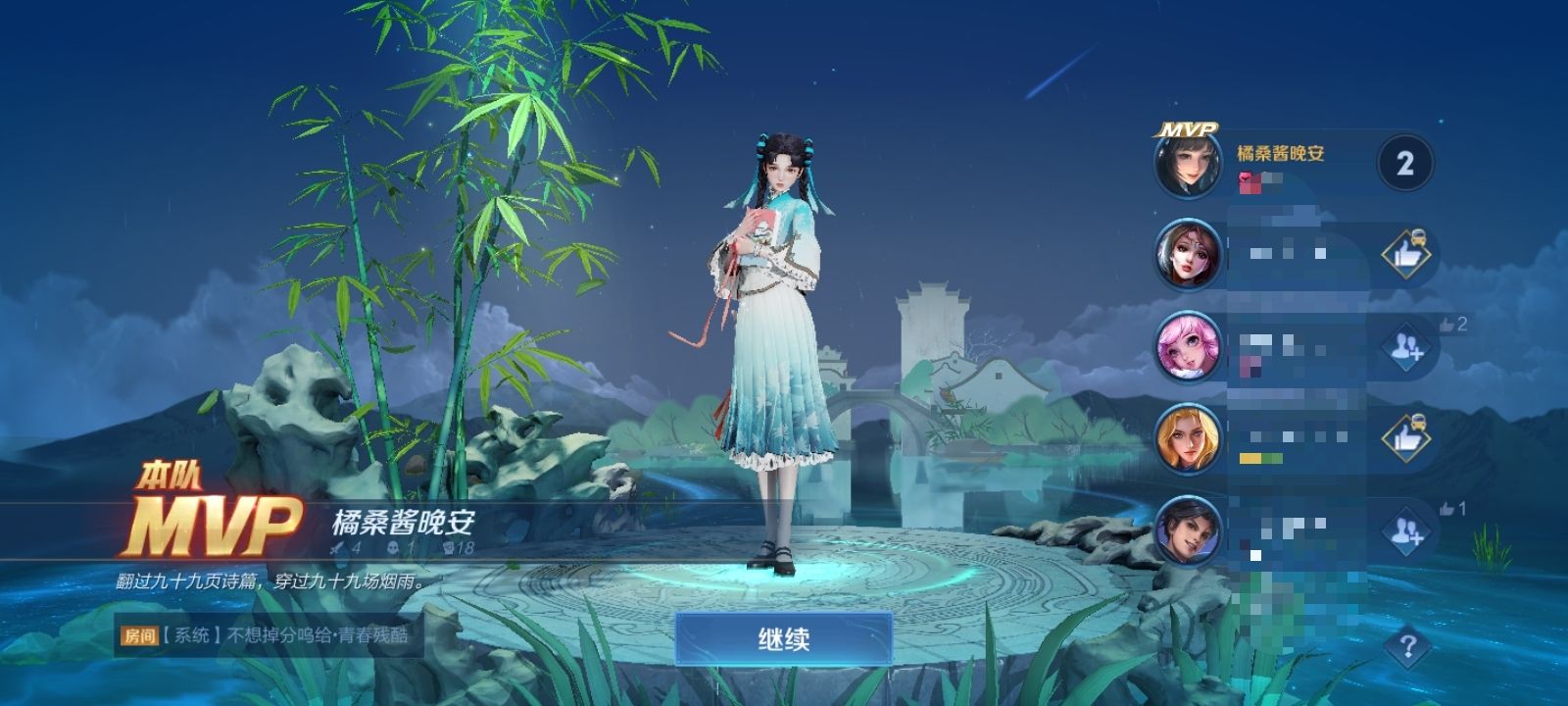
Task: Add the pink-haired hero player as friend
Action: click(1405, 346)
